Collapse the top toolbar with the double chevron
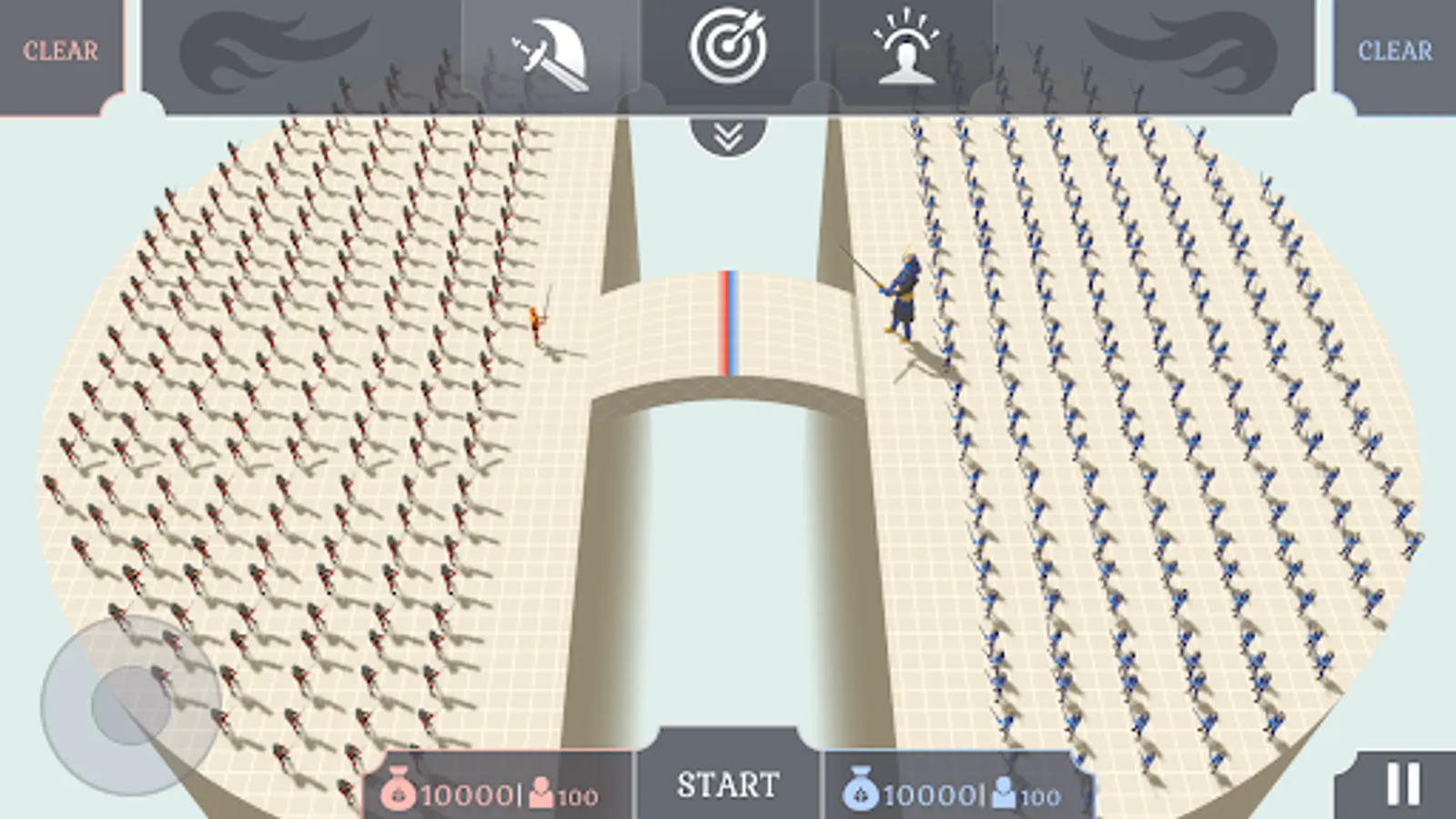The width and height of the screenshot is (1456, 819). click(x=723, y=135)
